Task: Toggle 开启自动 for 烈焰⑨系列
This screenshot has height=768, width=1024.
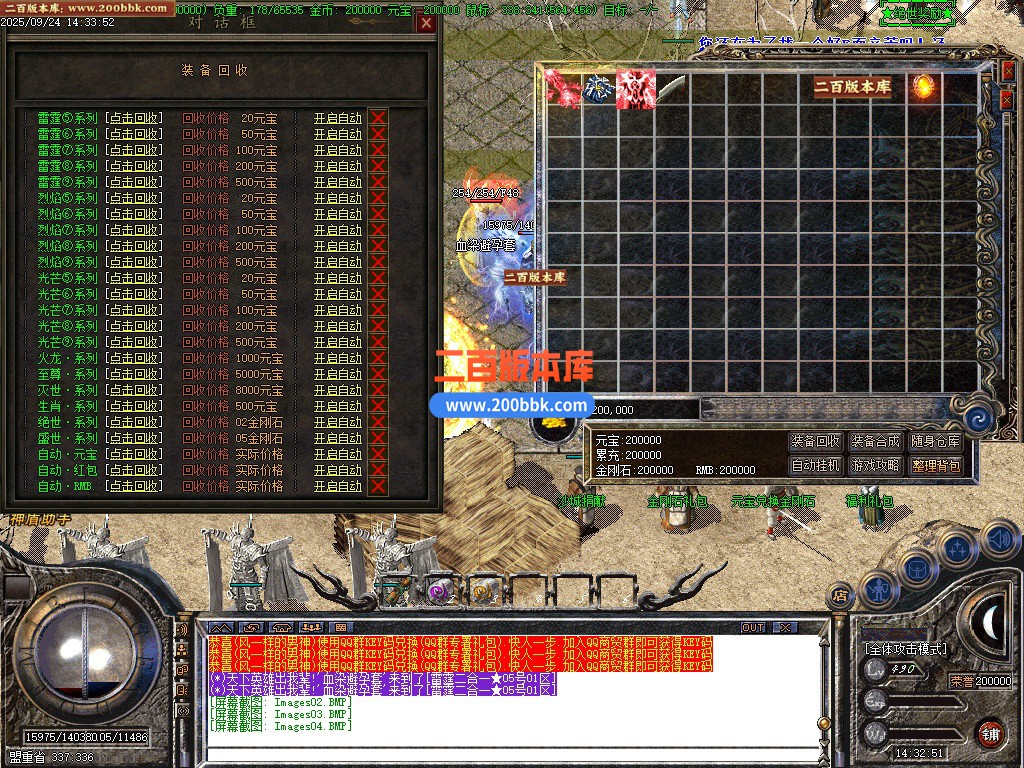Action: [337, 262]
